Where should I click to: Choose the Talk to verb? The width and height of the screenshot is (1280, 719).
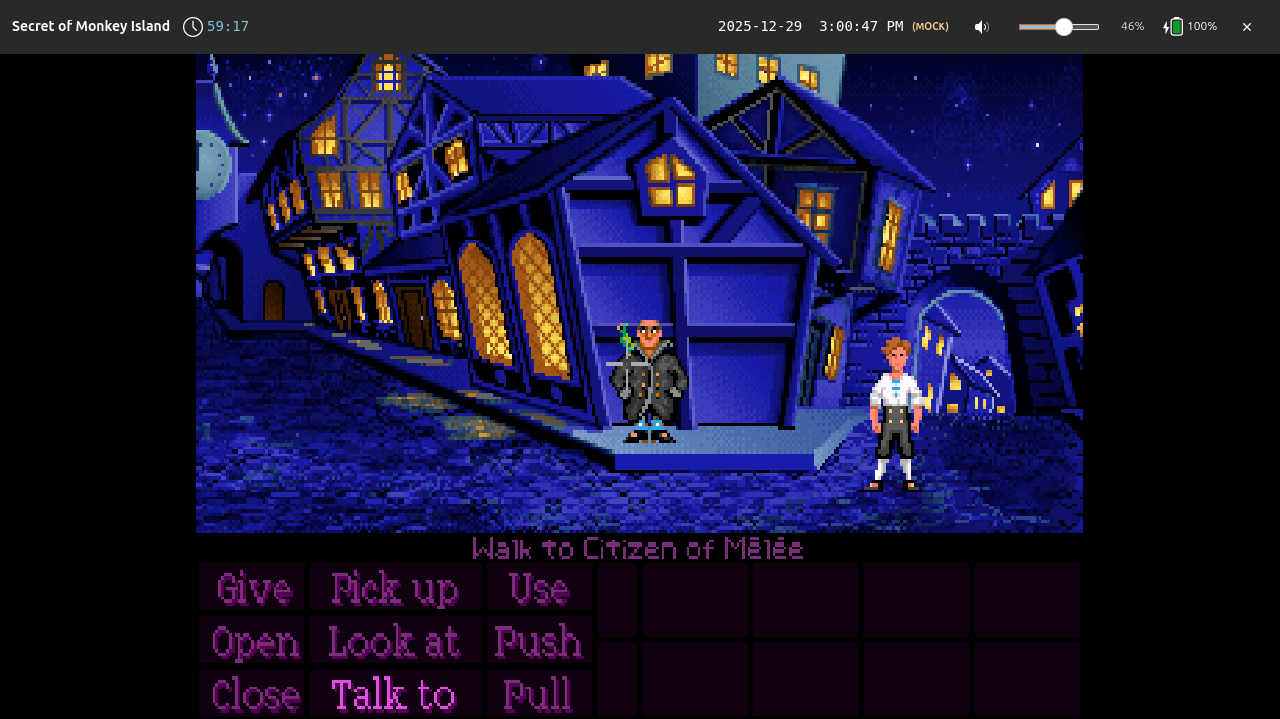click(x=394, y=694)
